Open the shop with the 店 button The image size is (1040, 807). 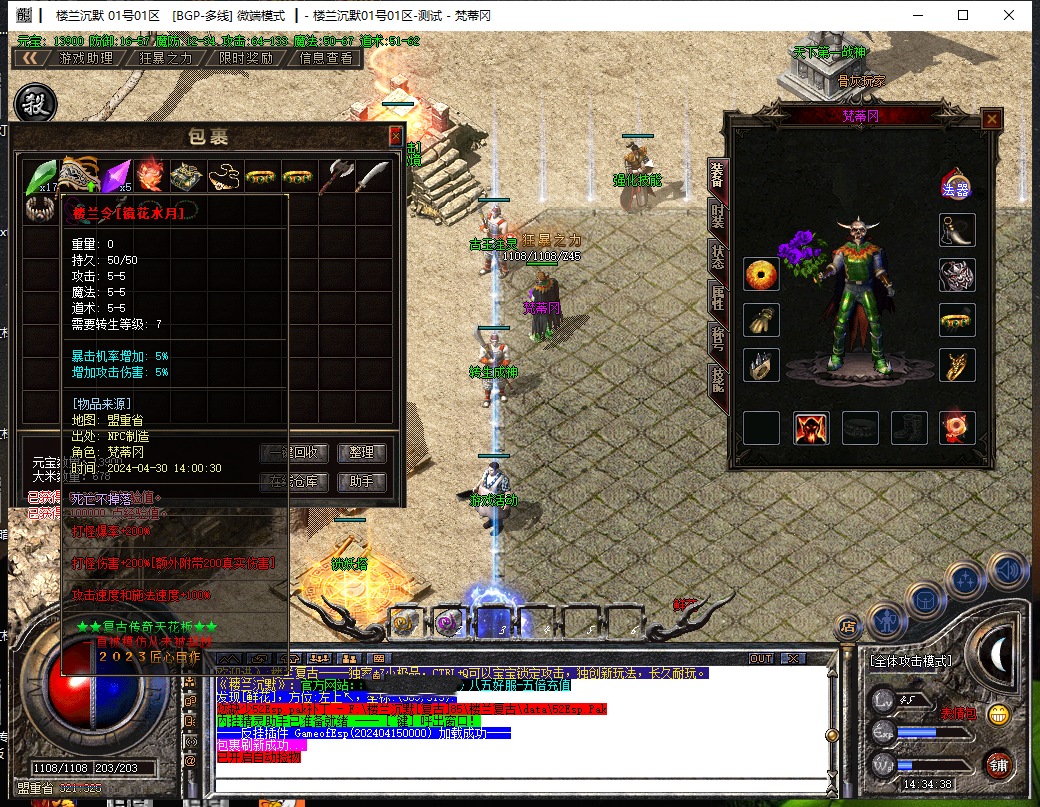[x=849, y=627]
